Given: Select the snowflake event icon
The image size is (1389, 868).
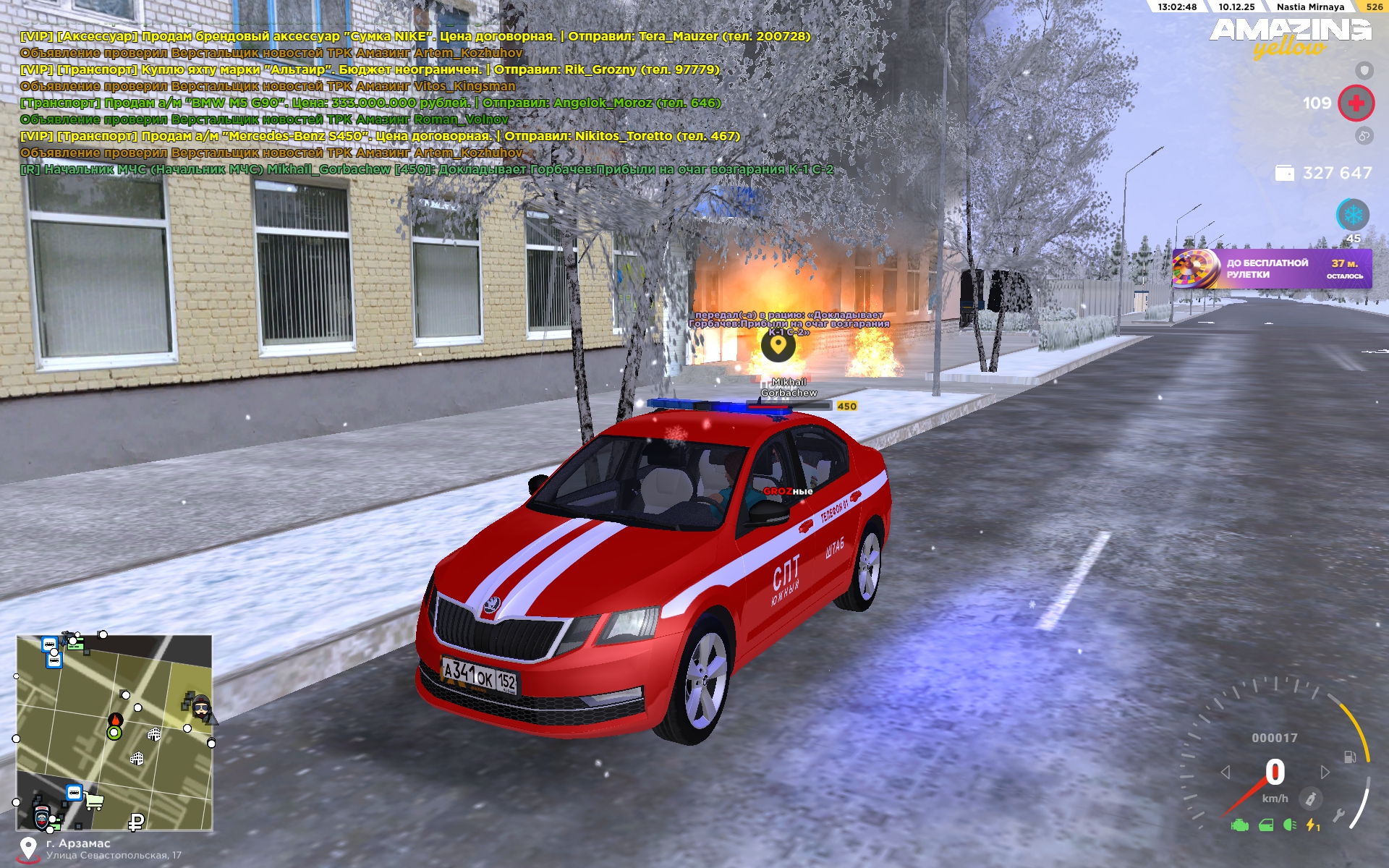Looking at the screenshot, I should point(1352,215).
